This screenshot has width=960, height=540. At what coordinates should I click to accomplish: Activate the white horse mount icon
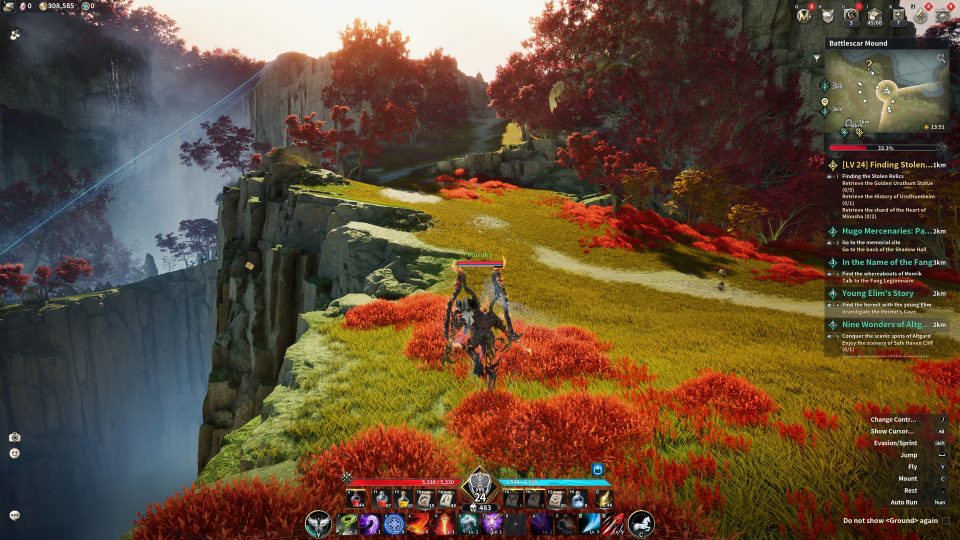pos(641,522)
